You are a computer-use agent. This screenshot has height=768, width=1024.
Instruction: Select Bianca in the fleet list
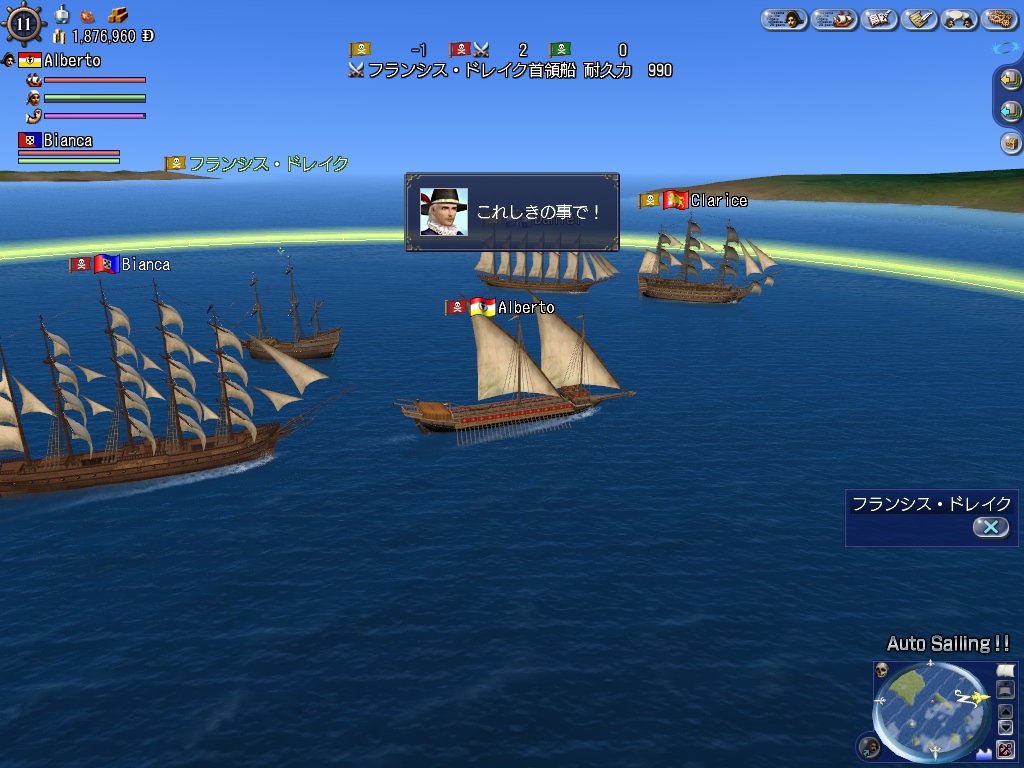[x=68, y=141]
